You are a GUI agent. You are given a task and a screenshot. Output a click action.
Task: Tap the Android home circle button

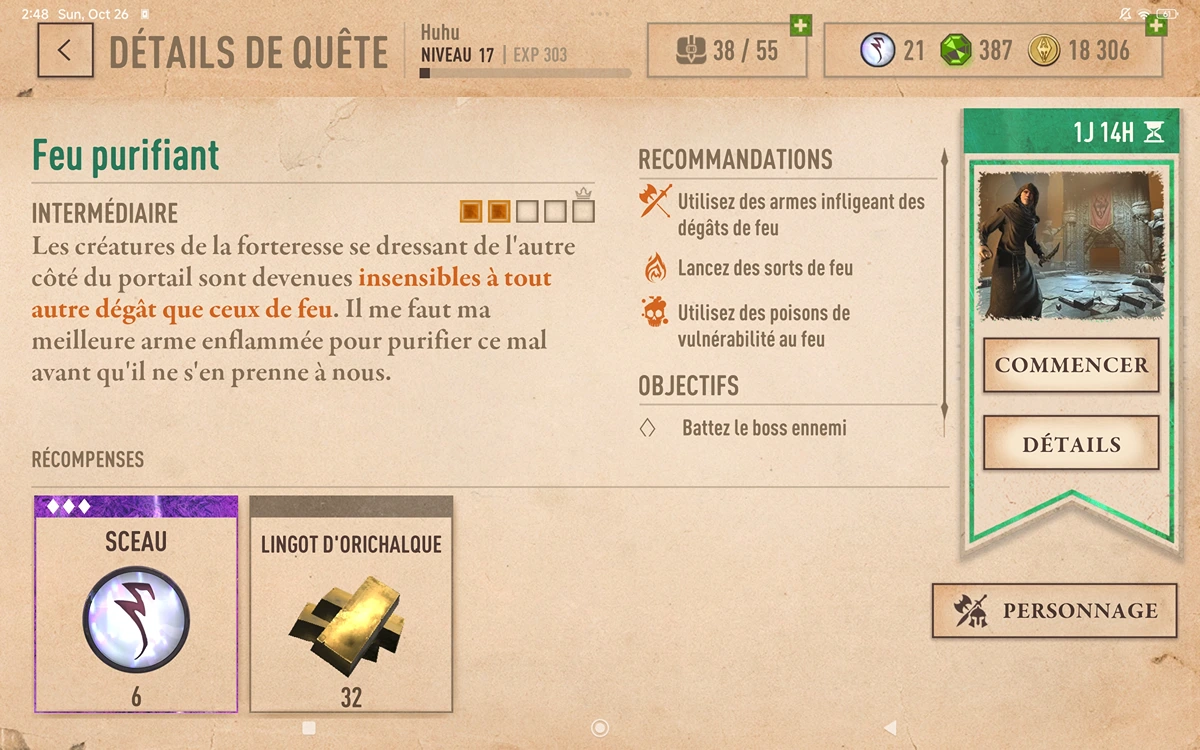pos(600,728)
